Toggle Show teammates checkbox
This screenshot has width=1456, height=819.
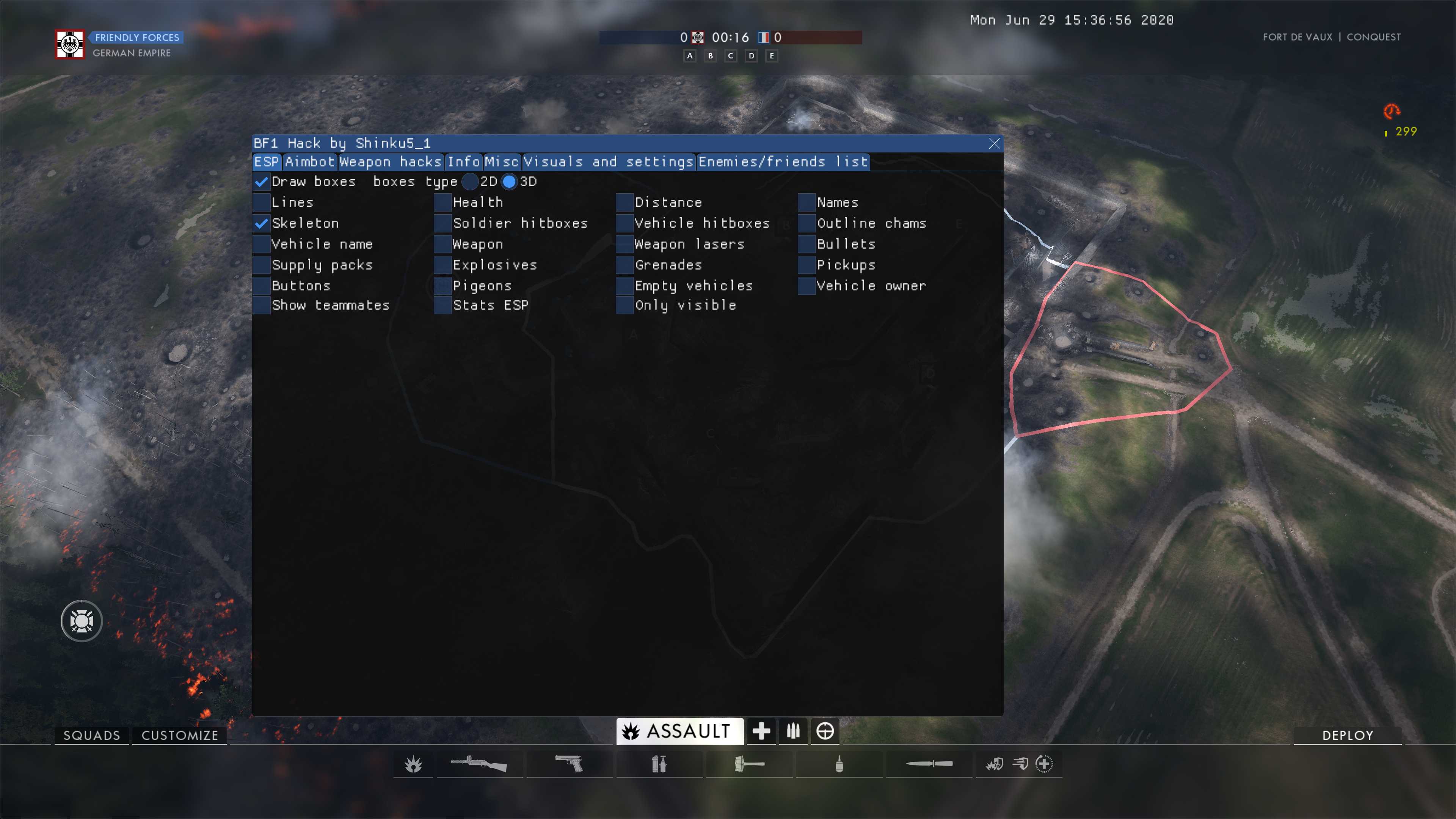(261, 306)
